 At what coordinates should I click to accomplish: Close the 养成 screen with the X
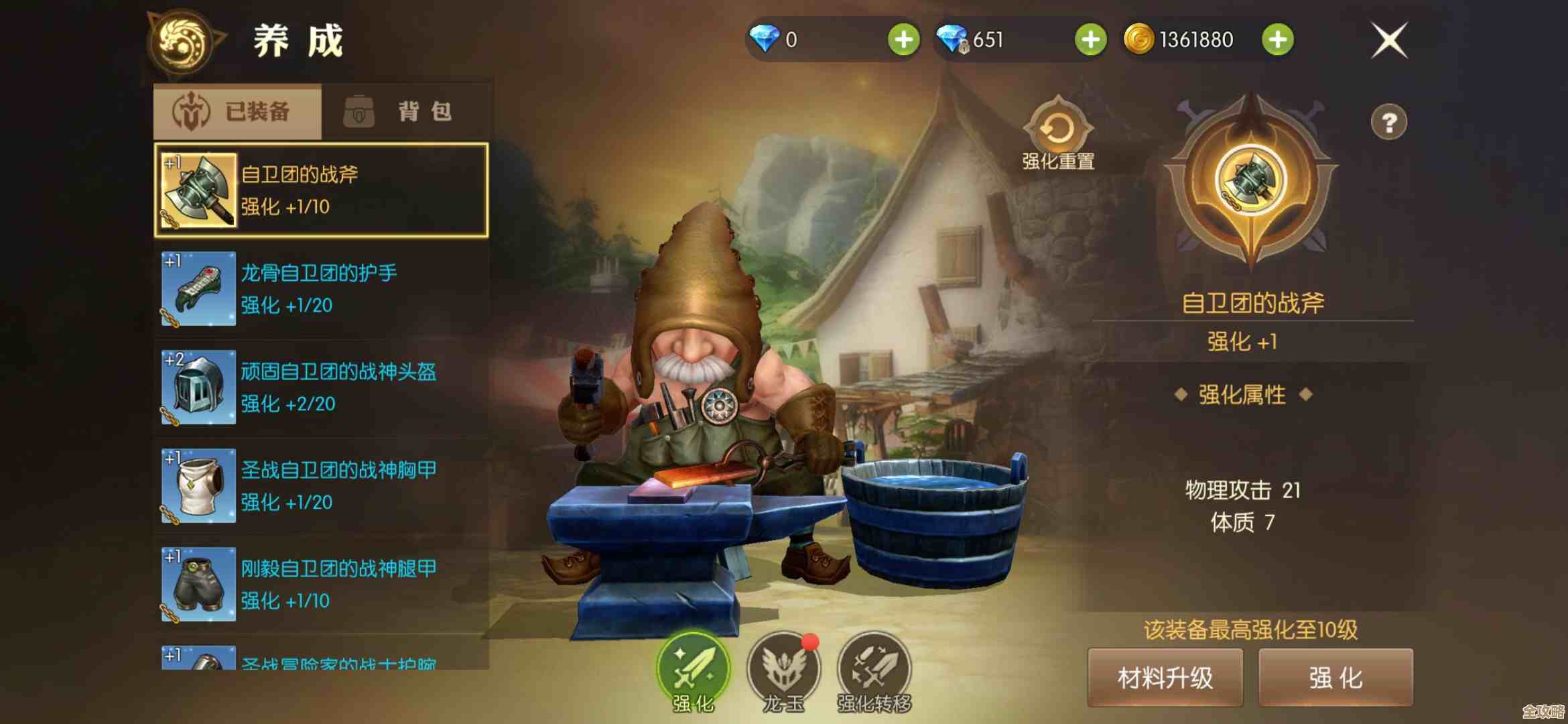click(x=1389, y=41)
